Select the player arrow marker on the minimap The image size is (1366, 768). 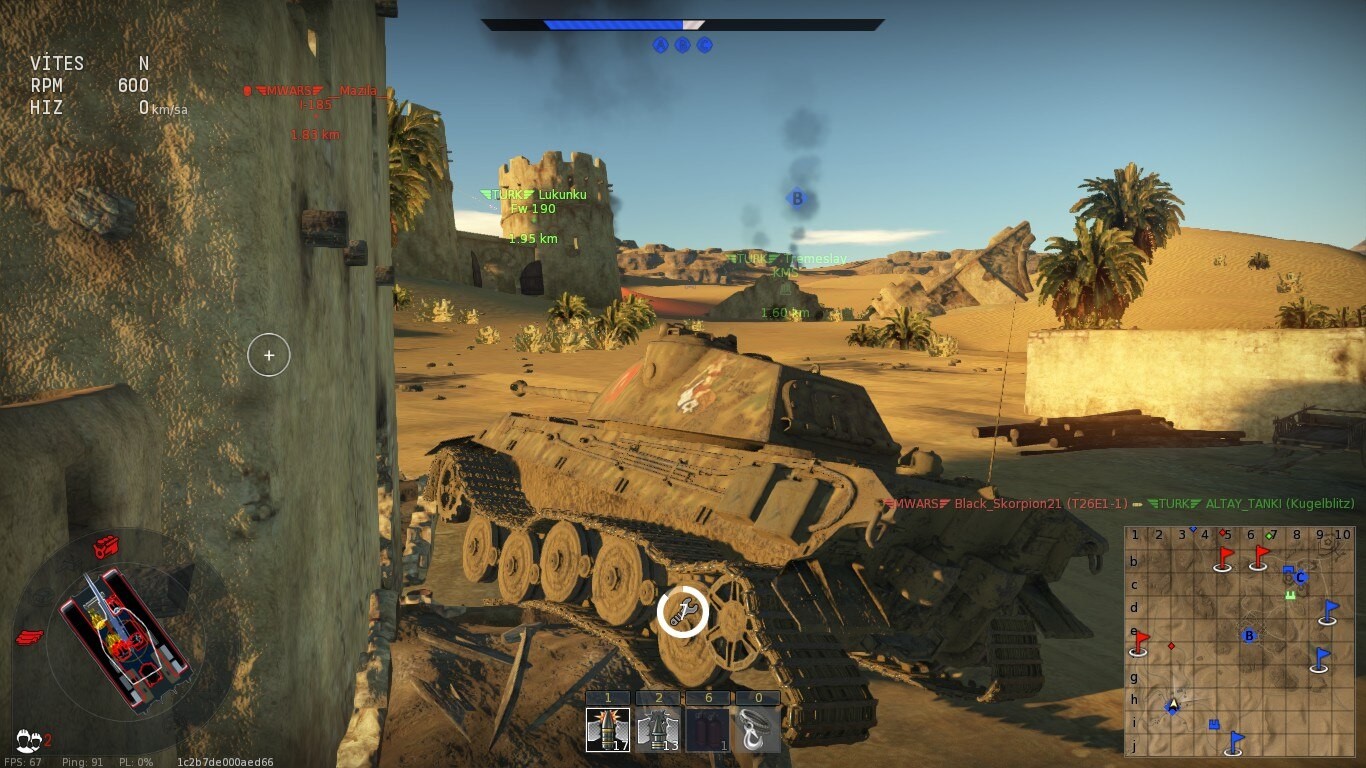point(1174,705)
